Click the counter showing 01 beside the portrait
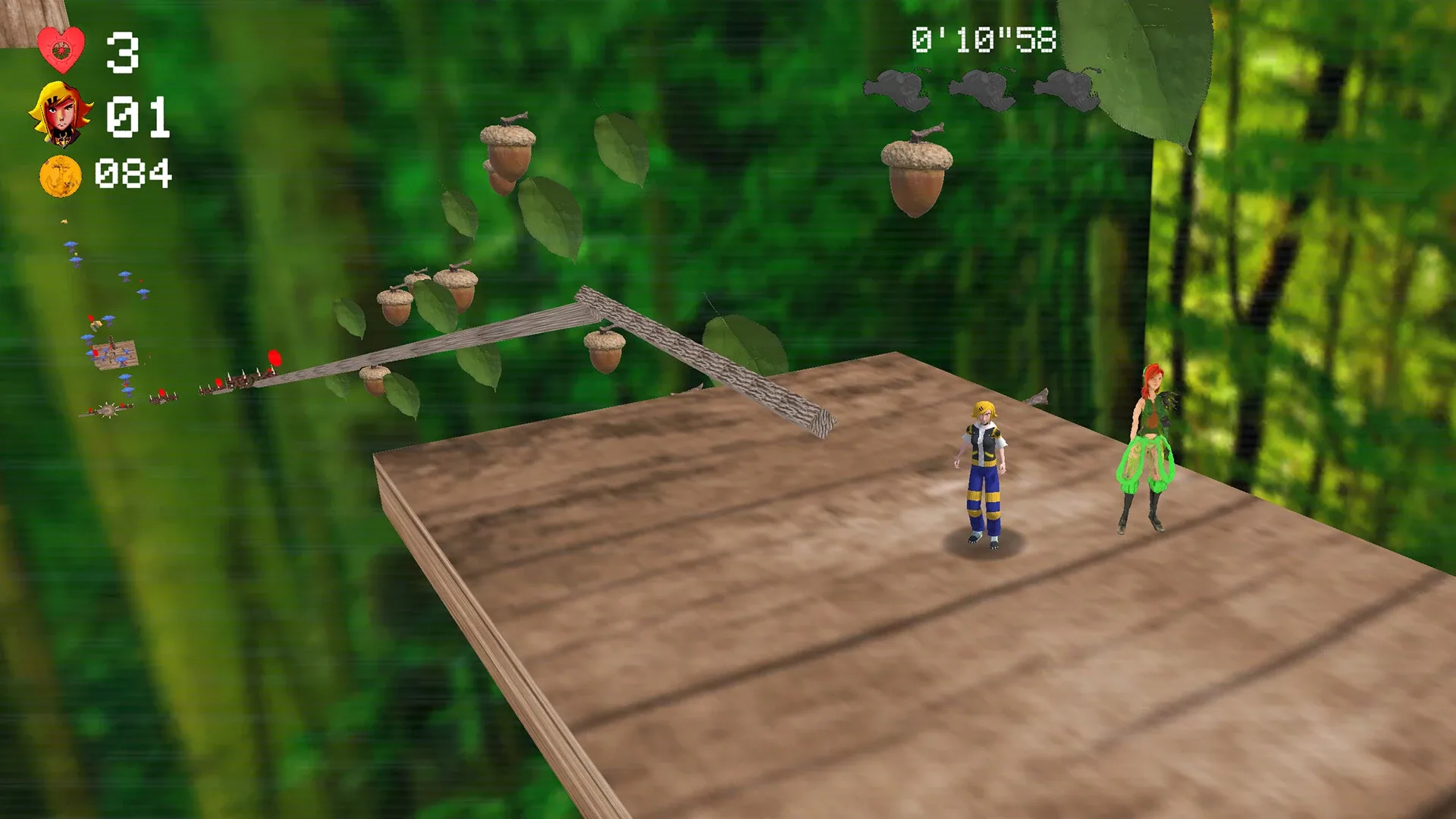This screenshot has height=819, width=1456. point(136,114)
